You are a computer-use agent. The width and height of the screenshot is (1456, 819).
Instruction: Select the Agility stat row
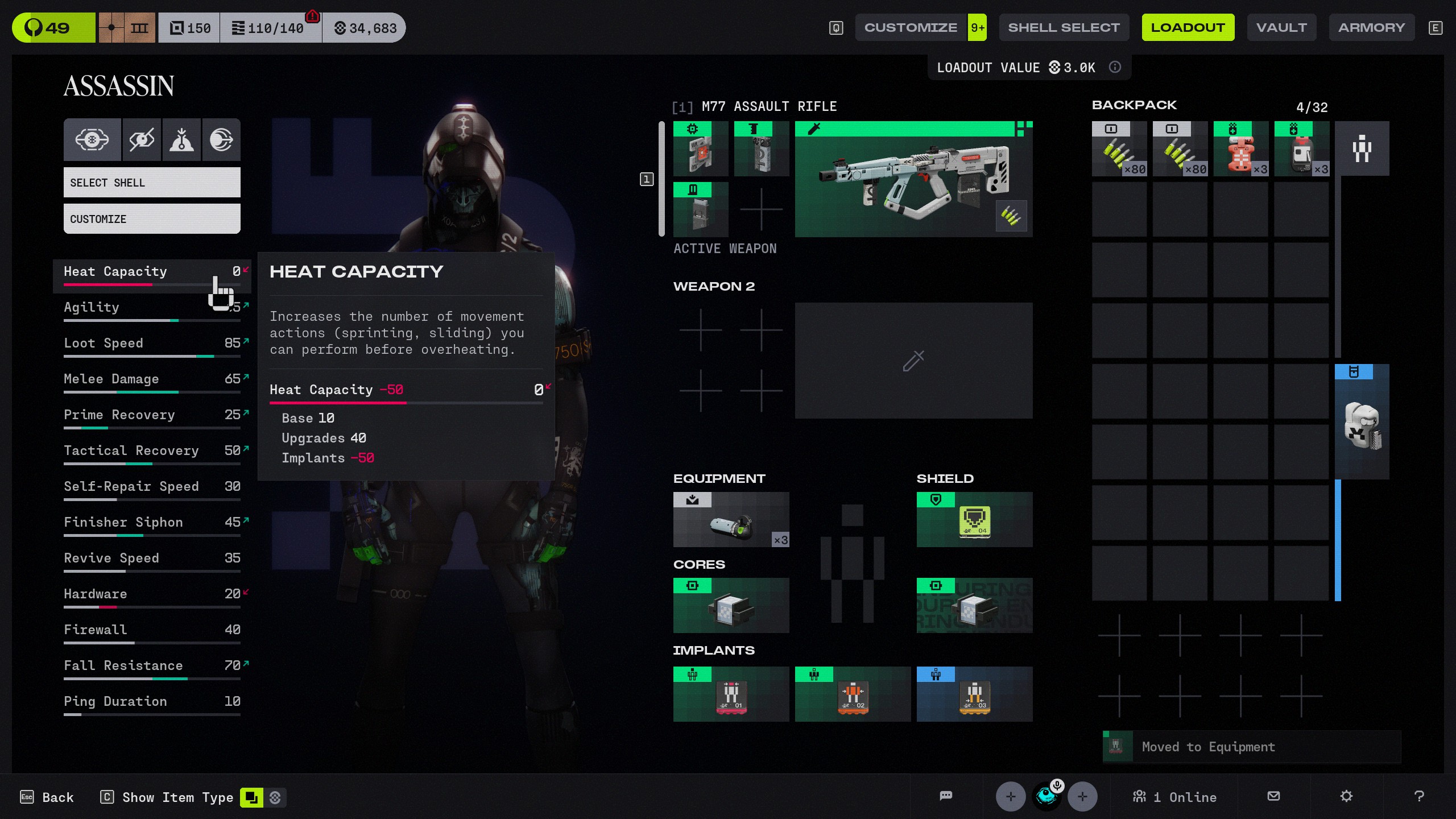pos(152,308)
